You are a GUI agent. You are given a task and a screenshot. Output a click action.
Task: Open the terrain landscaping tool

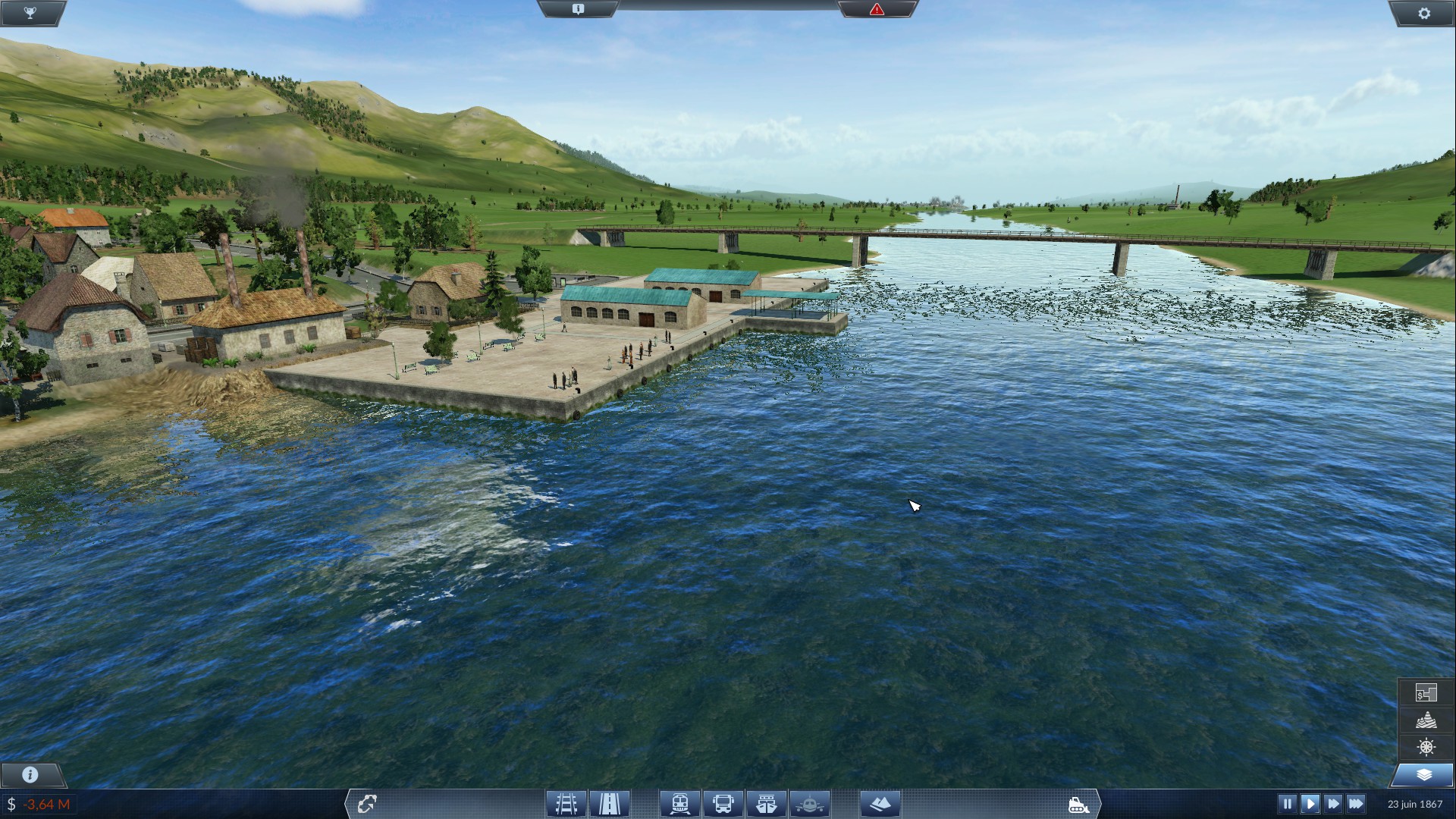pos(880,803)
